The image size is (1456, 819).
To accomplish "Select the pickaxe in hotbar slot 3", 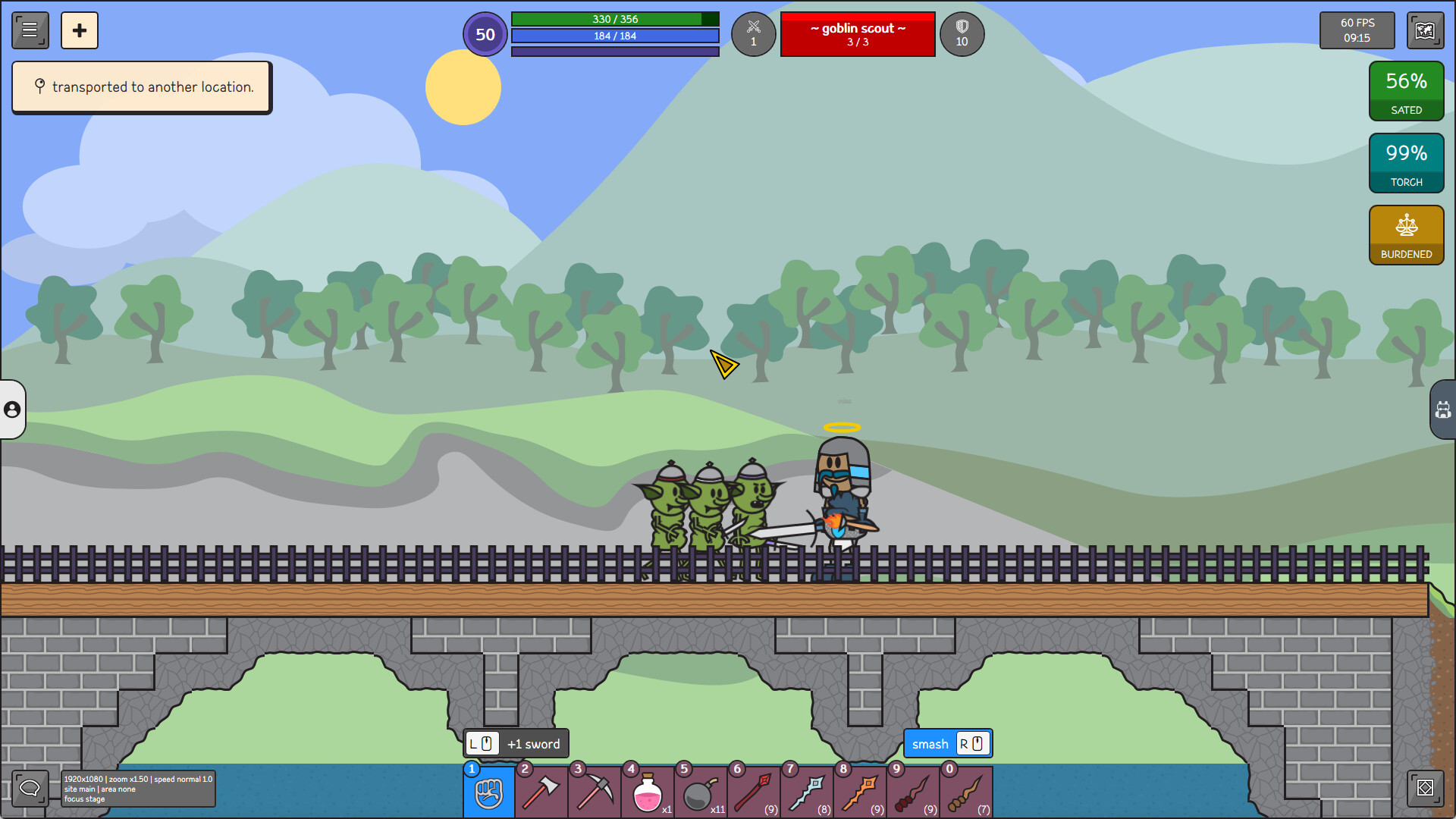I will (595, 791).
